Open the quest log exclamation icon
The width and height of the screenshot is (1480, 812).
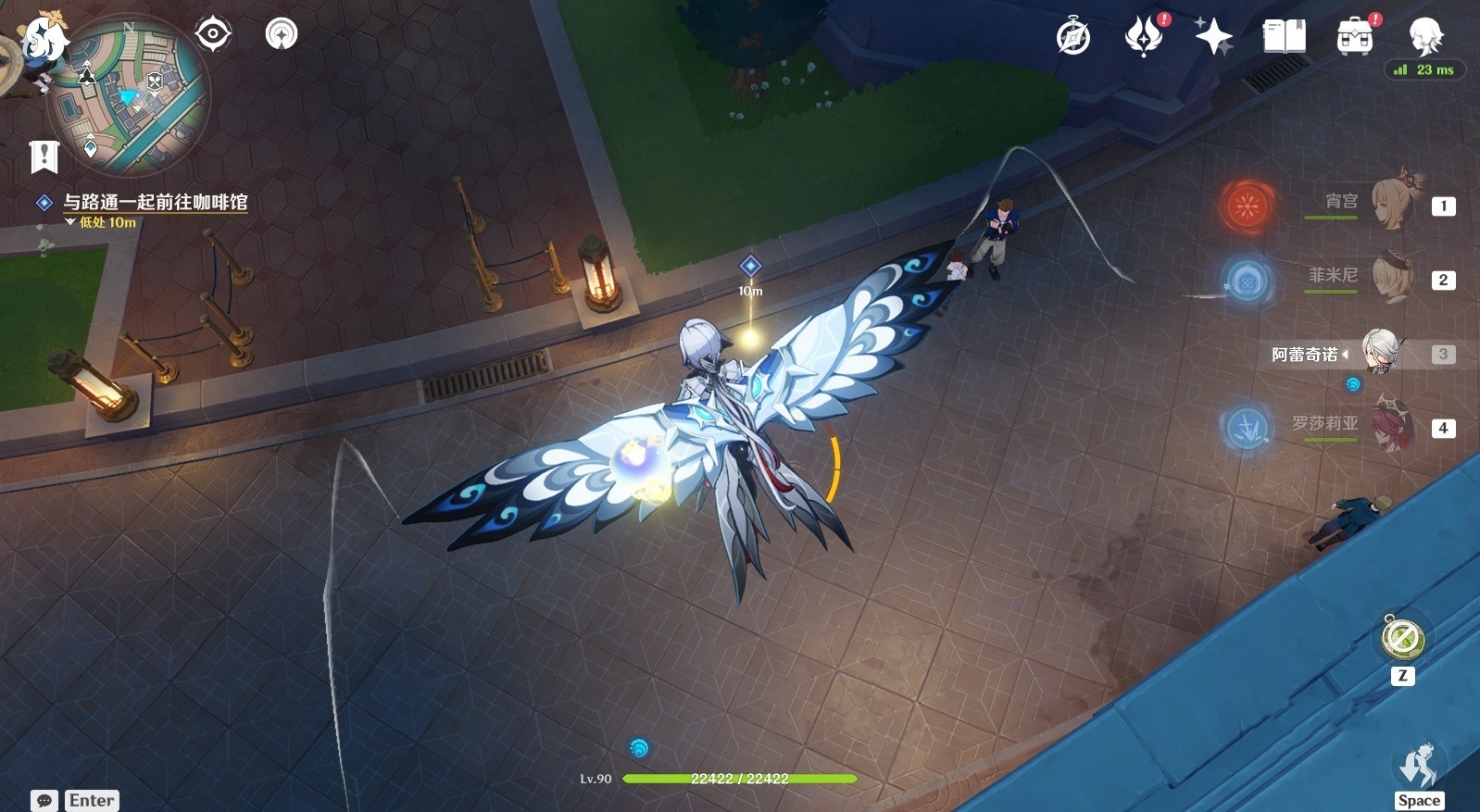pos(44,156)
